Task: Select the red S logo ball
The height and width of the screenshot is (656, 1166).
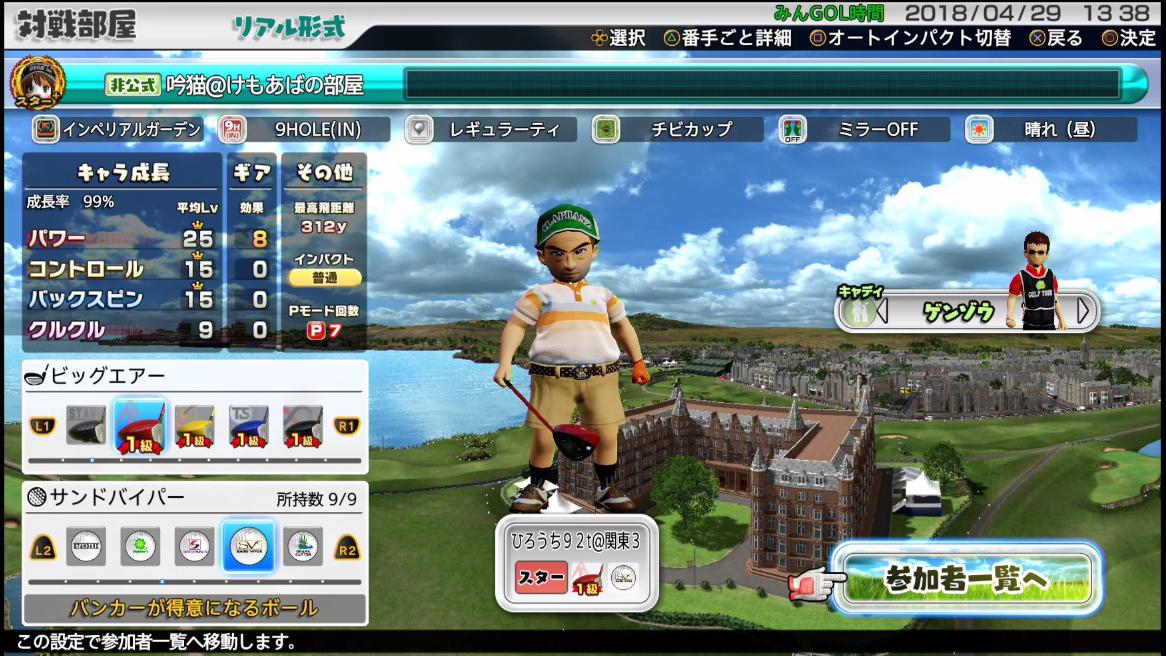Action: [x=194, y=546]
